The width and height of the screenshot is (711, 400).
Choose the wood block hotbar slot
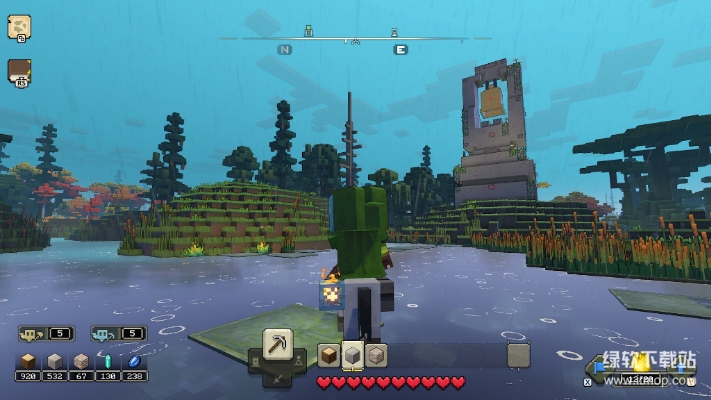(328, 354)
